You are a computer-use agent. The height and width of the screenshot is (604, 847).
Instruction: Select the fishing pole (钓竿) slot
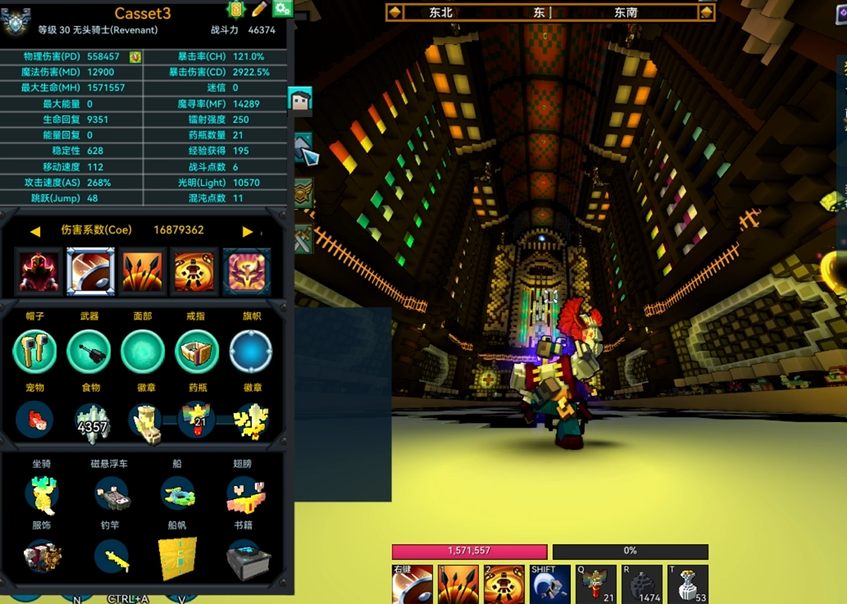click(x=111, y=557)
